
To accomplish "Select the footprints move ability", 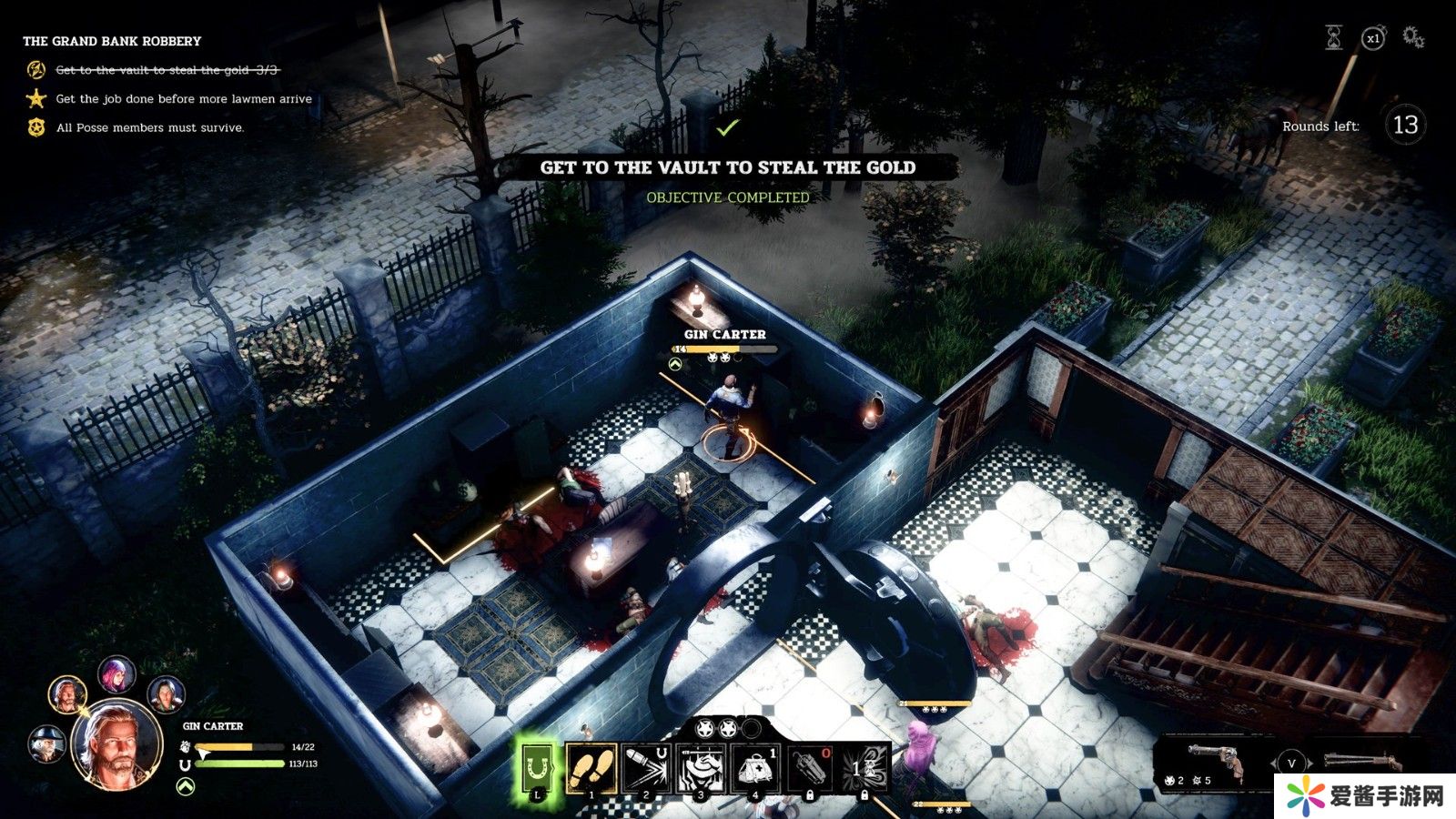I will coord(591,768).
